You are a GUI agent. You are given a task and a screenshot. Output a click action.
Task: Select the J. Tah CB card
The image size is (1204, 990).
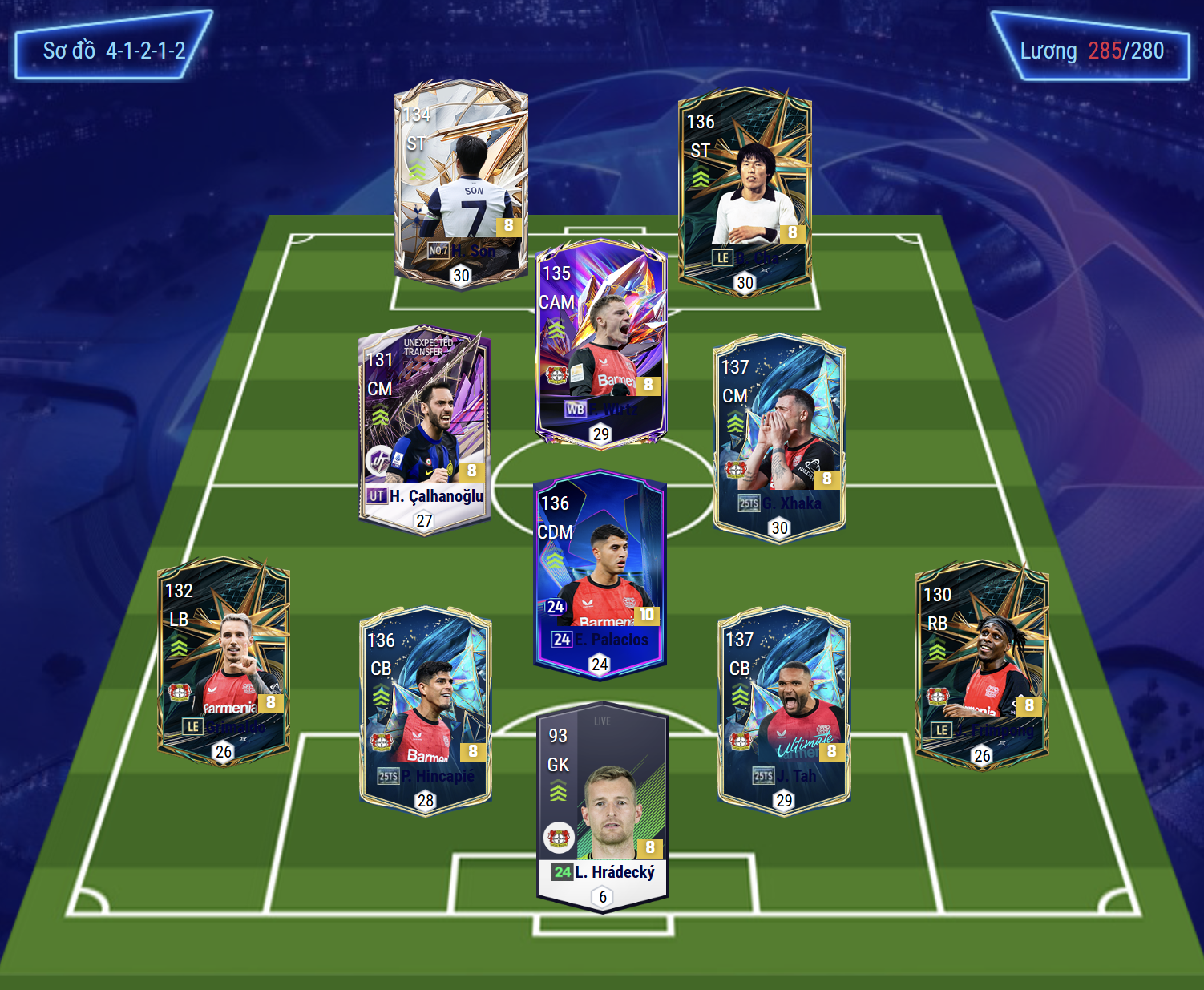coord(784,709)
